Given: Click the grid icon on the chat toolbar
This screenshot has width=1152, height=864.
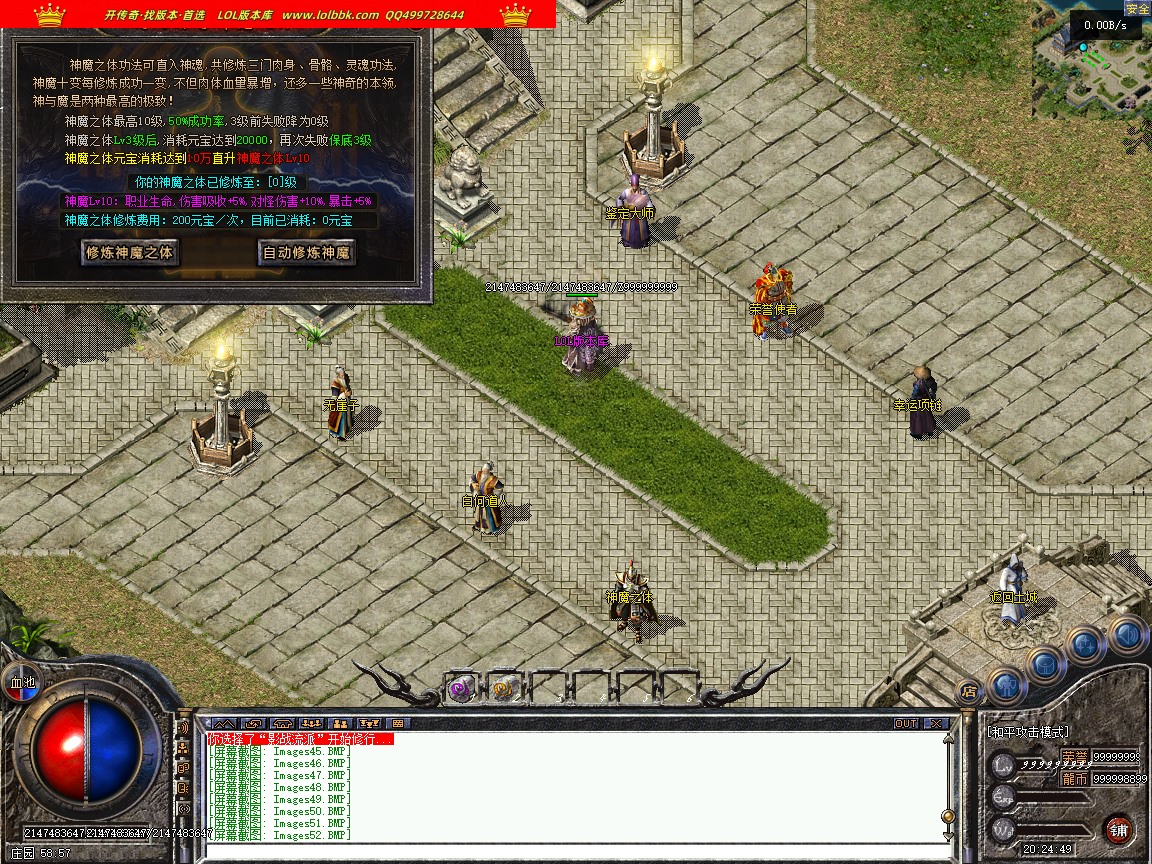Looking at the screenshot, I should click(x=398, y=723).
